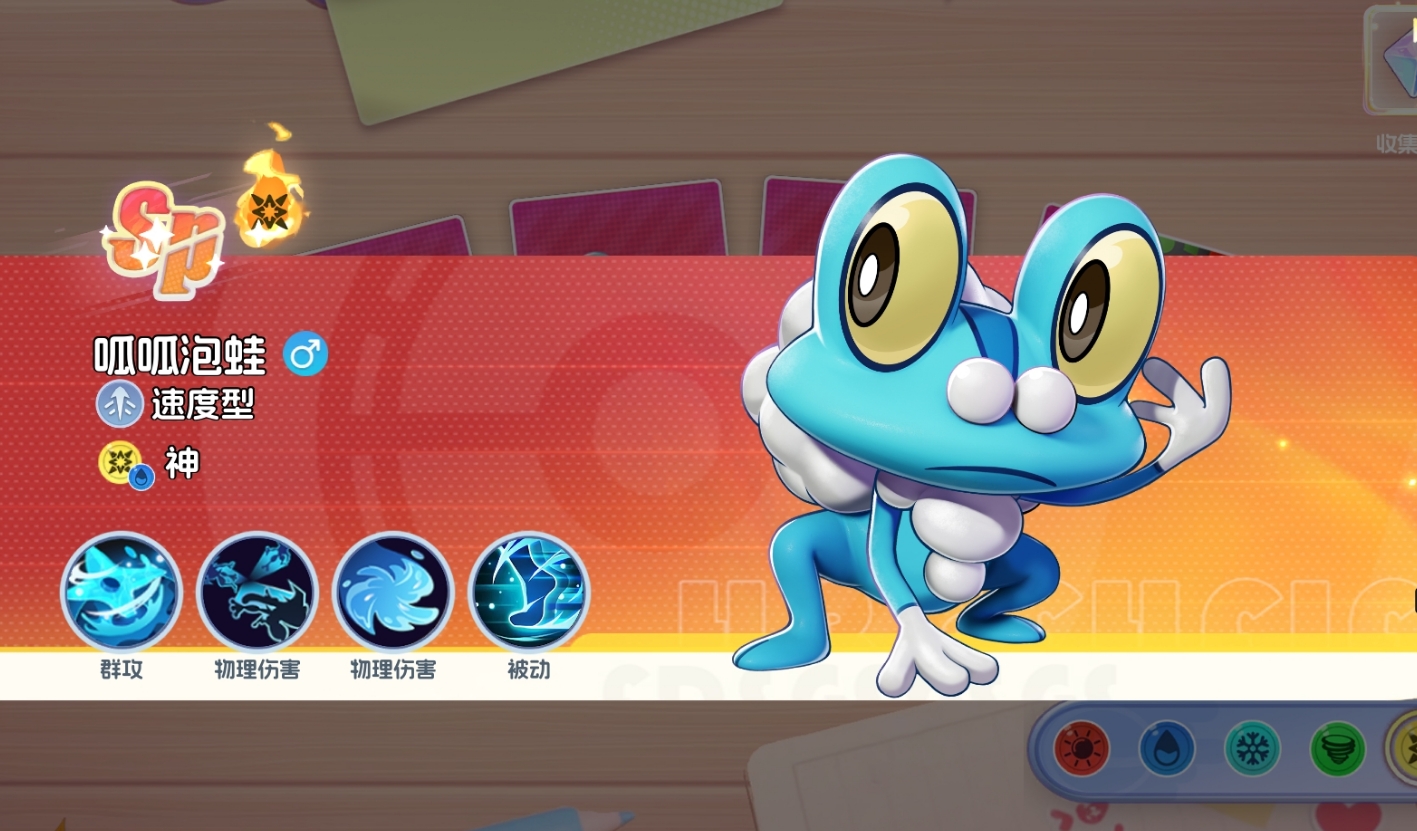Viewport: 1417px width, 831px height.
Task: Switch to the teal snowflake element filter
Action: coord(1252,749)
